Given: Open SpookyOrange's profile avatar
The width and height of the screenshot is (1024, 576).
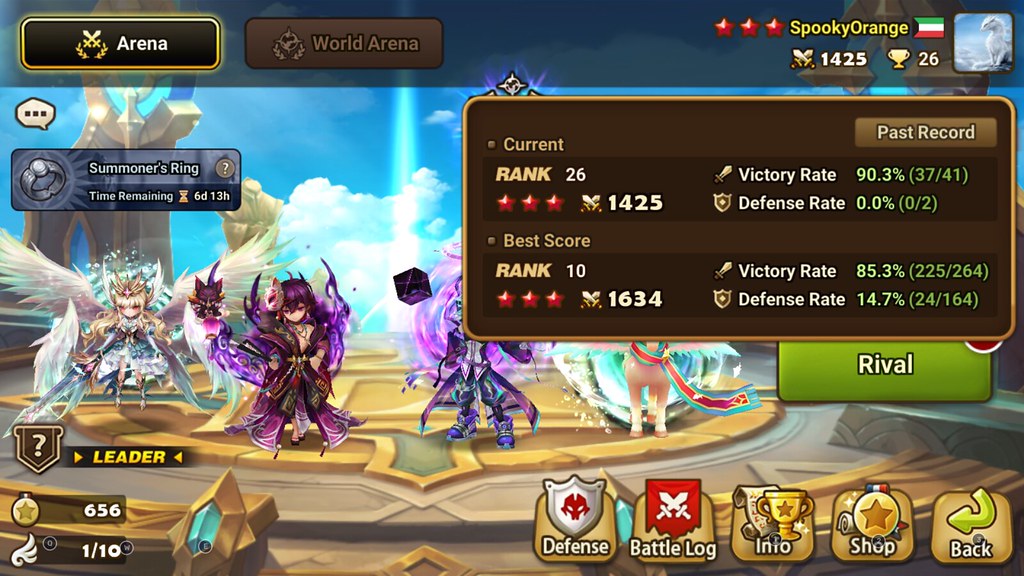Looking at the screenshot, I should tap(982, 43).
